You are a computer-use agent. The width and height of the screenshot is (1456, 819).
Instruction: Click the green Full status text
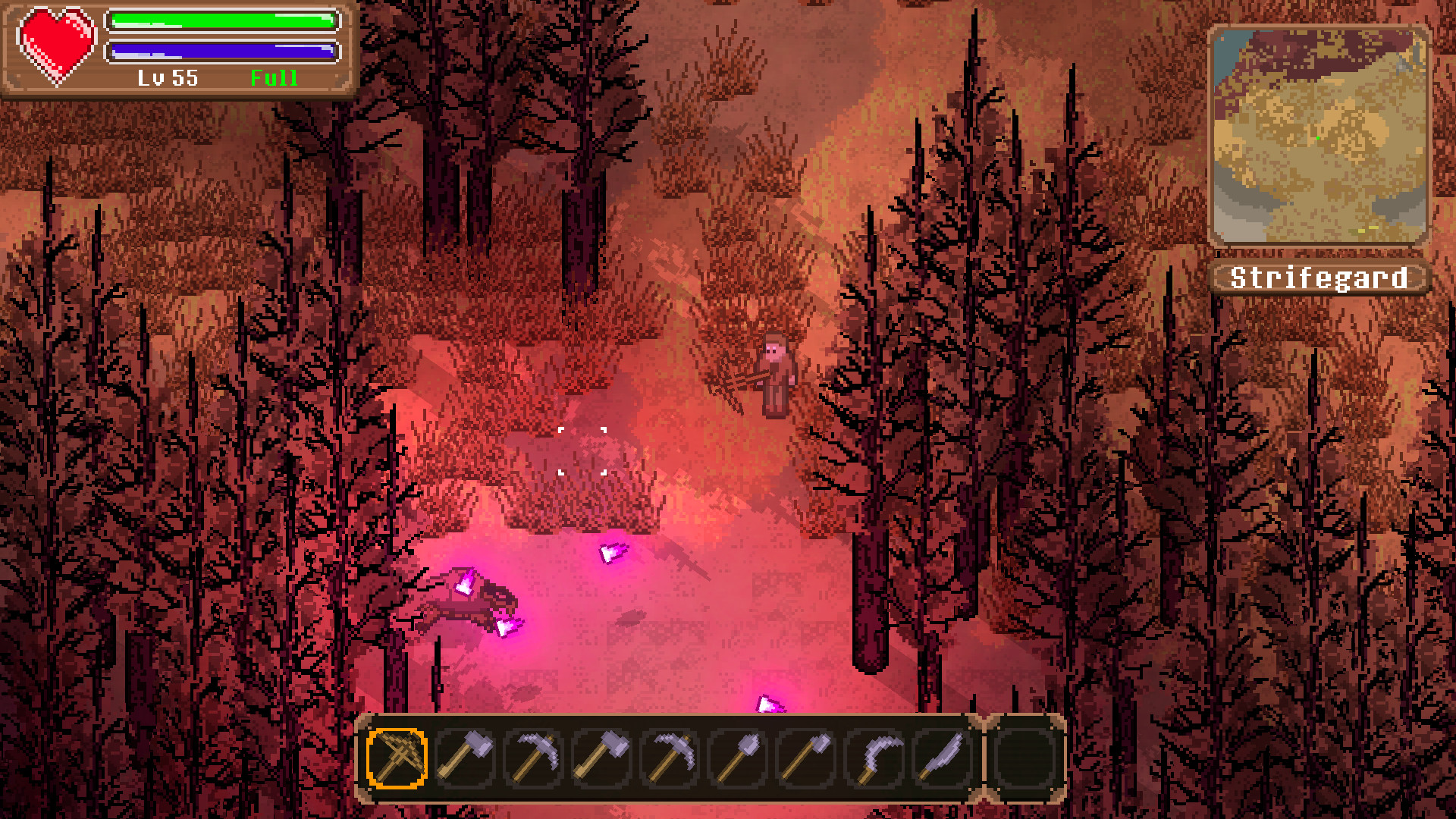[x=276, y=77]
